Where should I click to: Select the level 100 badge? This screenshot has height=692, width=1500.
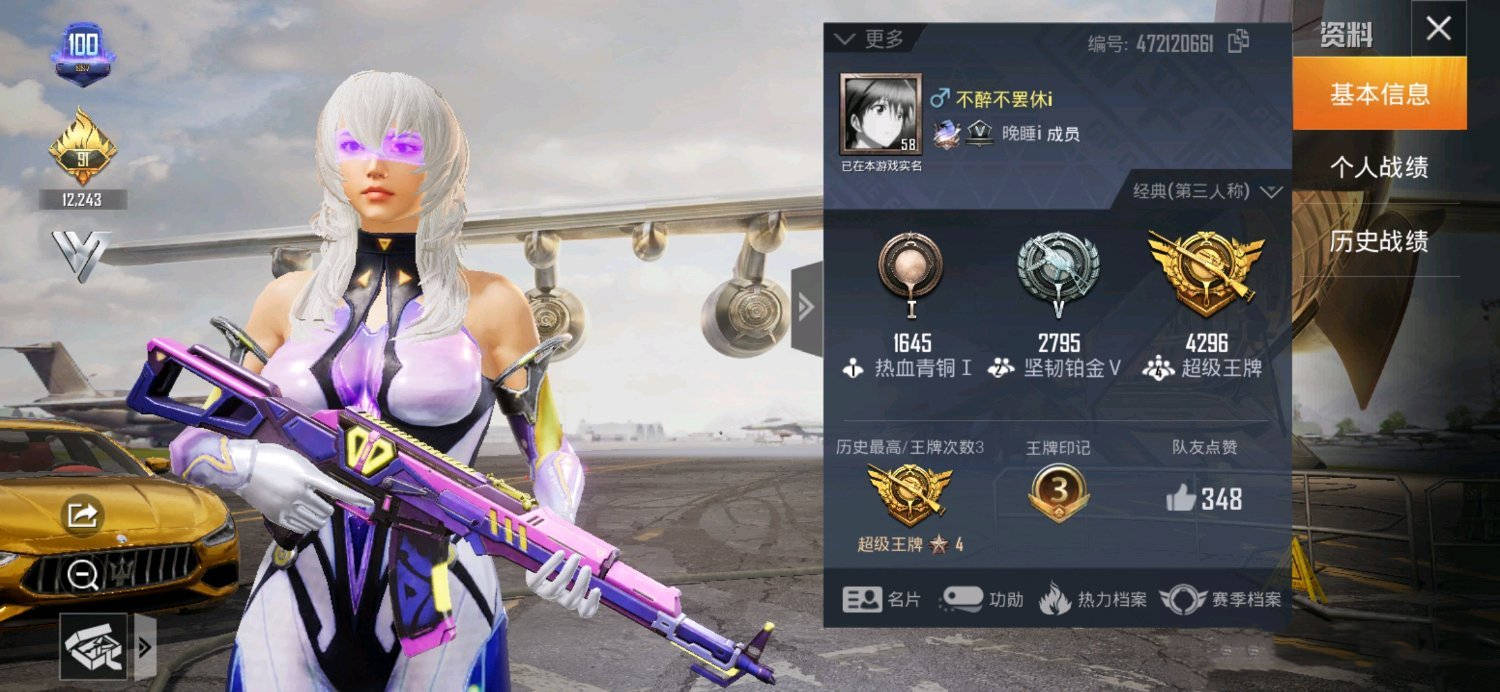83,53
